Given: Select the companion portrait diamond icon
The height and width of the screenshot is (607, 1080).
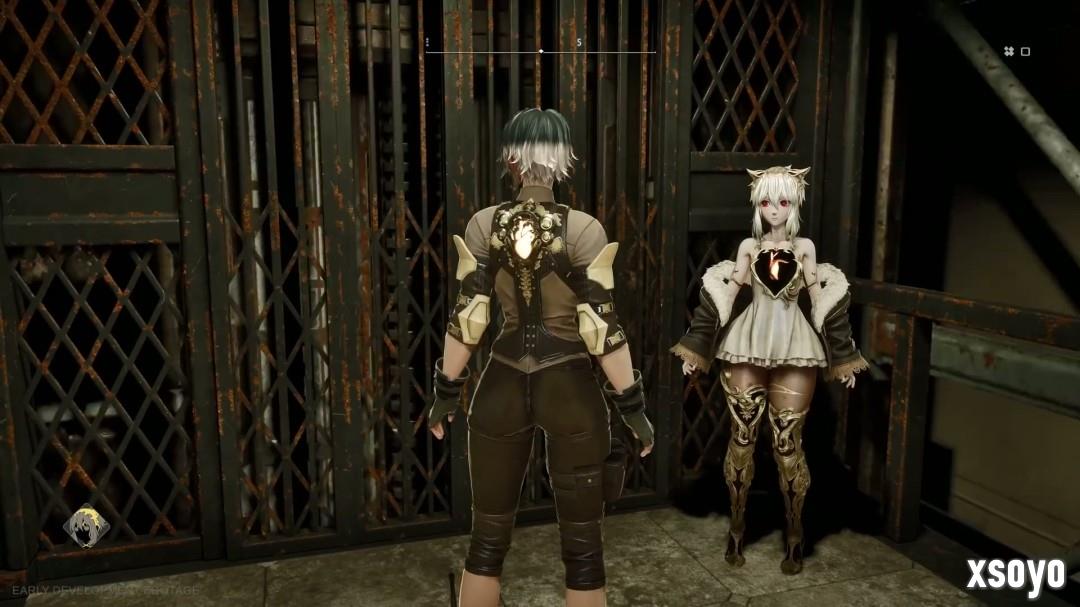Looking at the screenshot, I should tap(86, 526).
